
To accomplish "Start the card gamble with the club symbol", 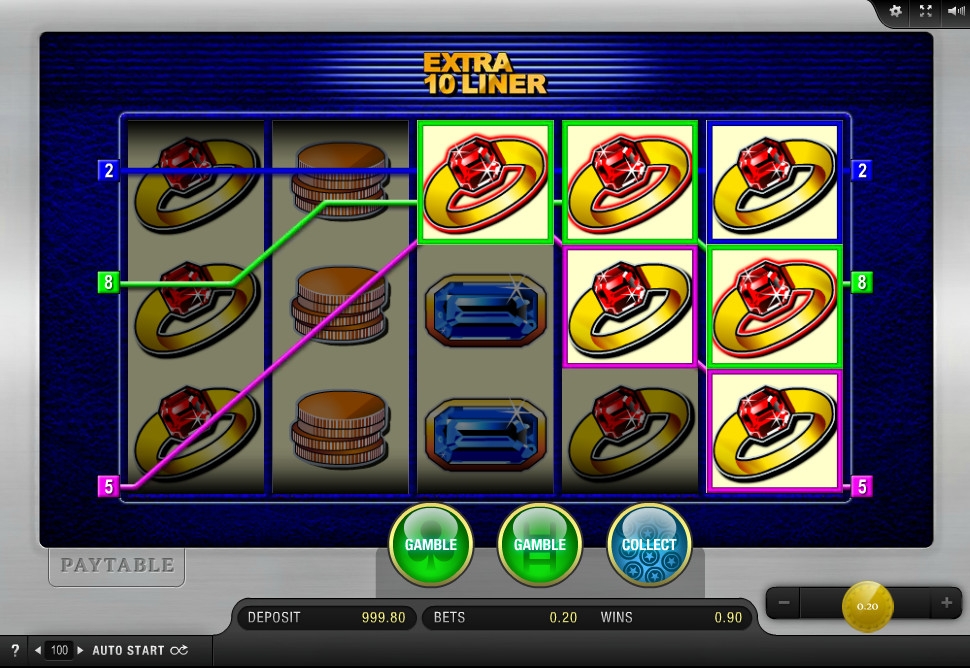I will (430, 545).
